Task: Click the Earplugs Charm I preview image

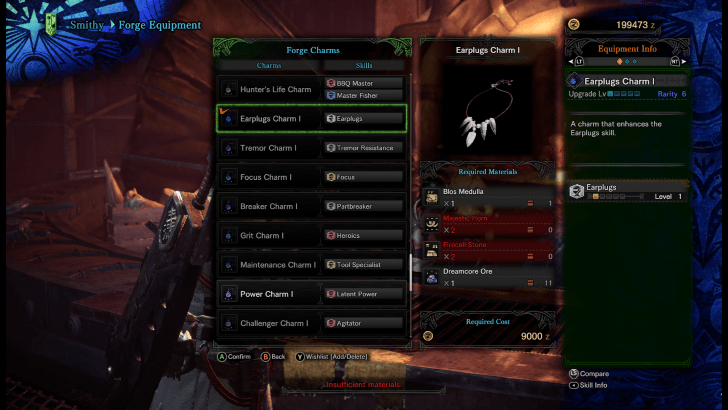Action: 488,112
